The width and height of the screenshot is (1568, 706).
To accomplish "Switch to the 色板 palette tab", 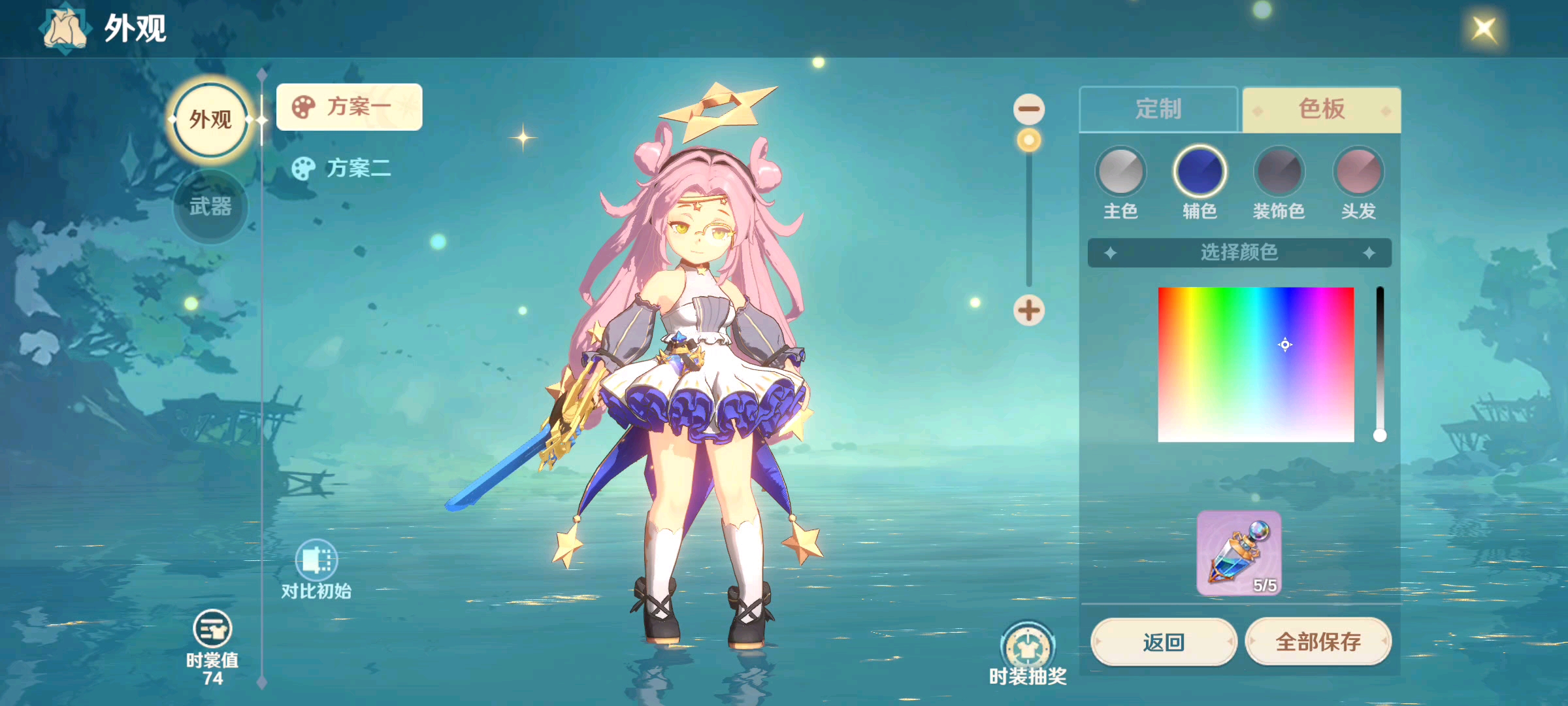I will 1321,109.
